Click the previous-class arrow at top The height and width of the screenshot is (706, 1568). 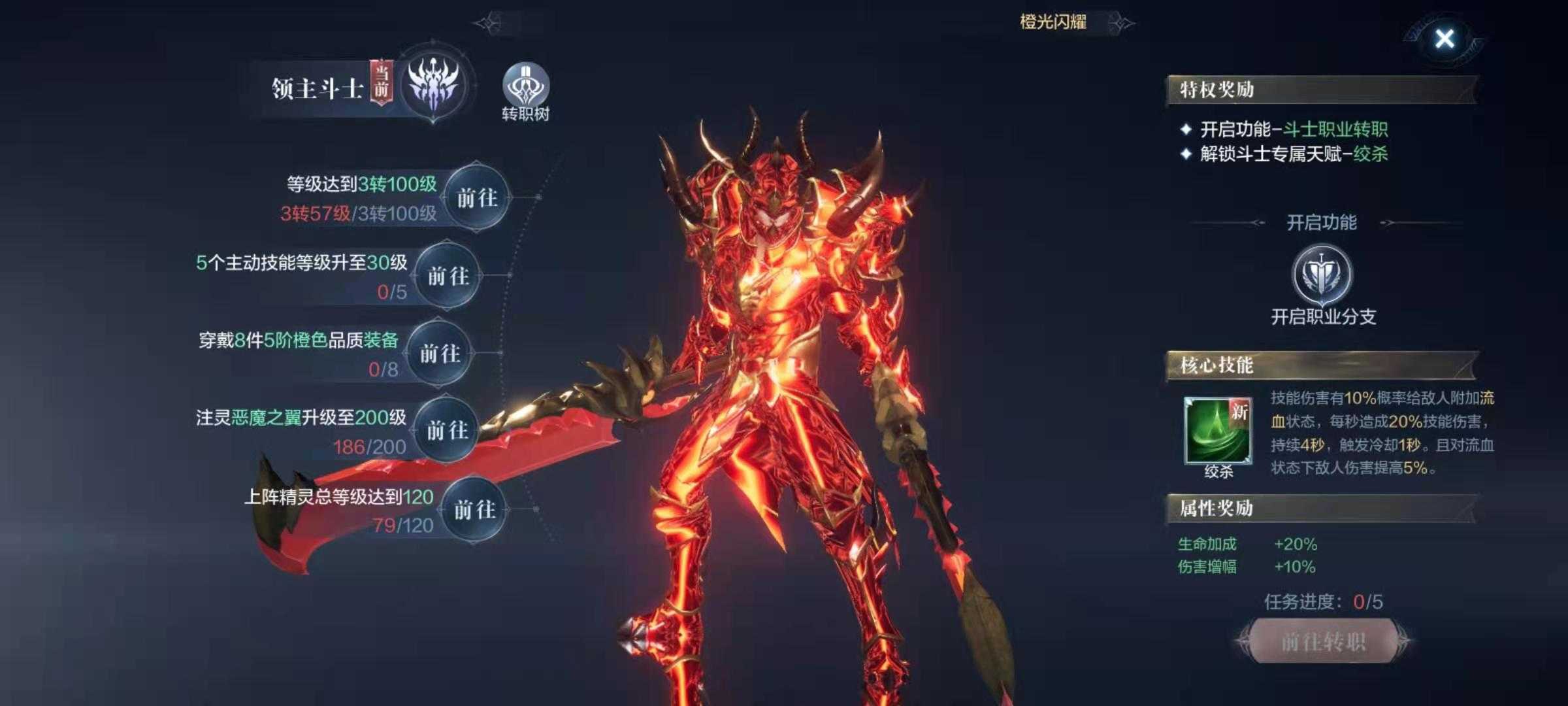pyautogui.click(x=488, y=24)
